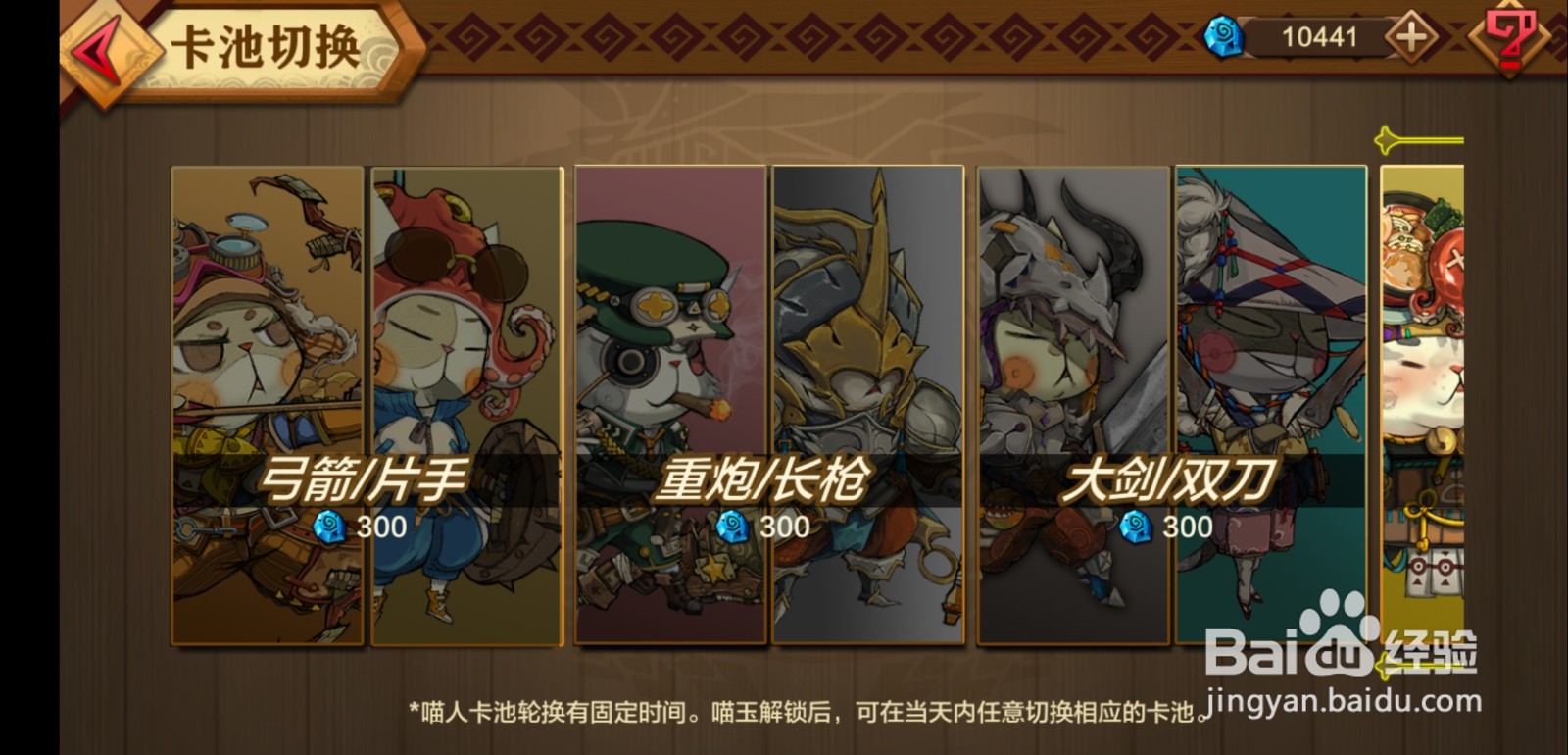Pay 300 gems to unlock 弓箭/片手 pool
Image resolution: width=1568 pixels, height=755 pixels.
(363, 528)
